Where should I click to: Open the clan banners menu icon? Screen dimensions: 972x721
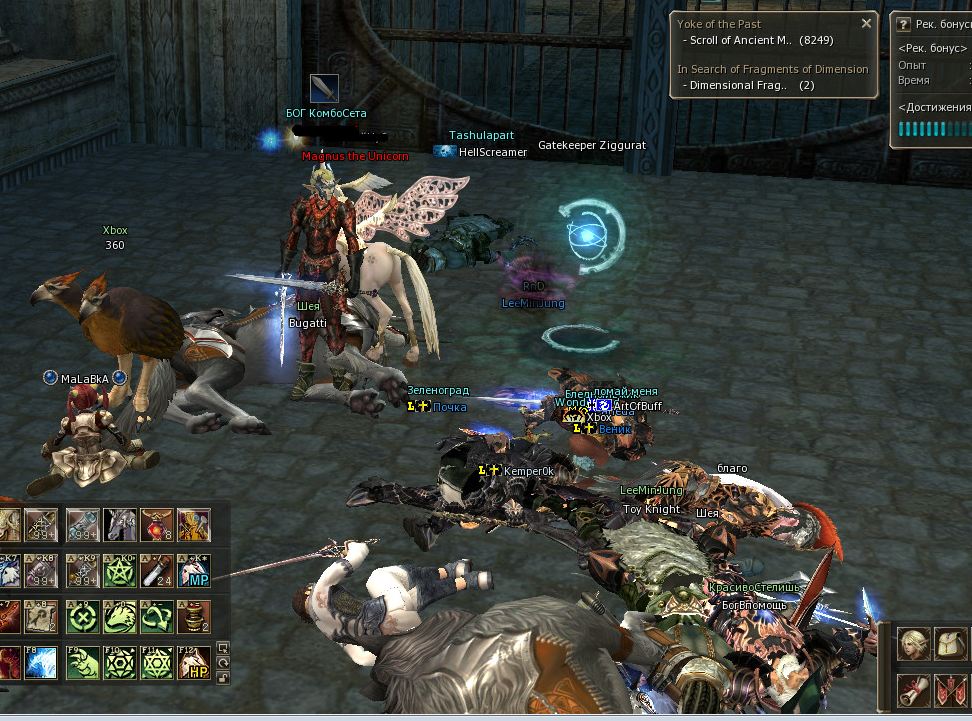(x=949, y=689)
